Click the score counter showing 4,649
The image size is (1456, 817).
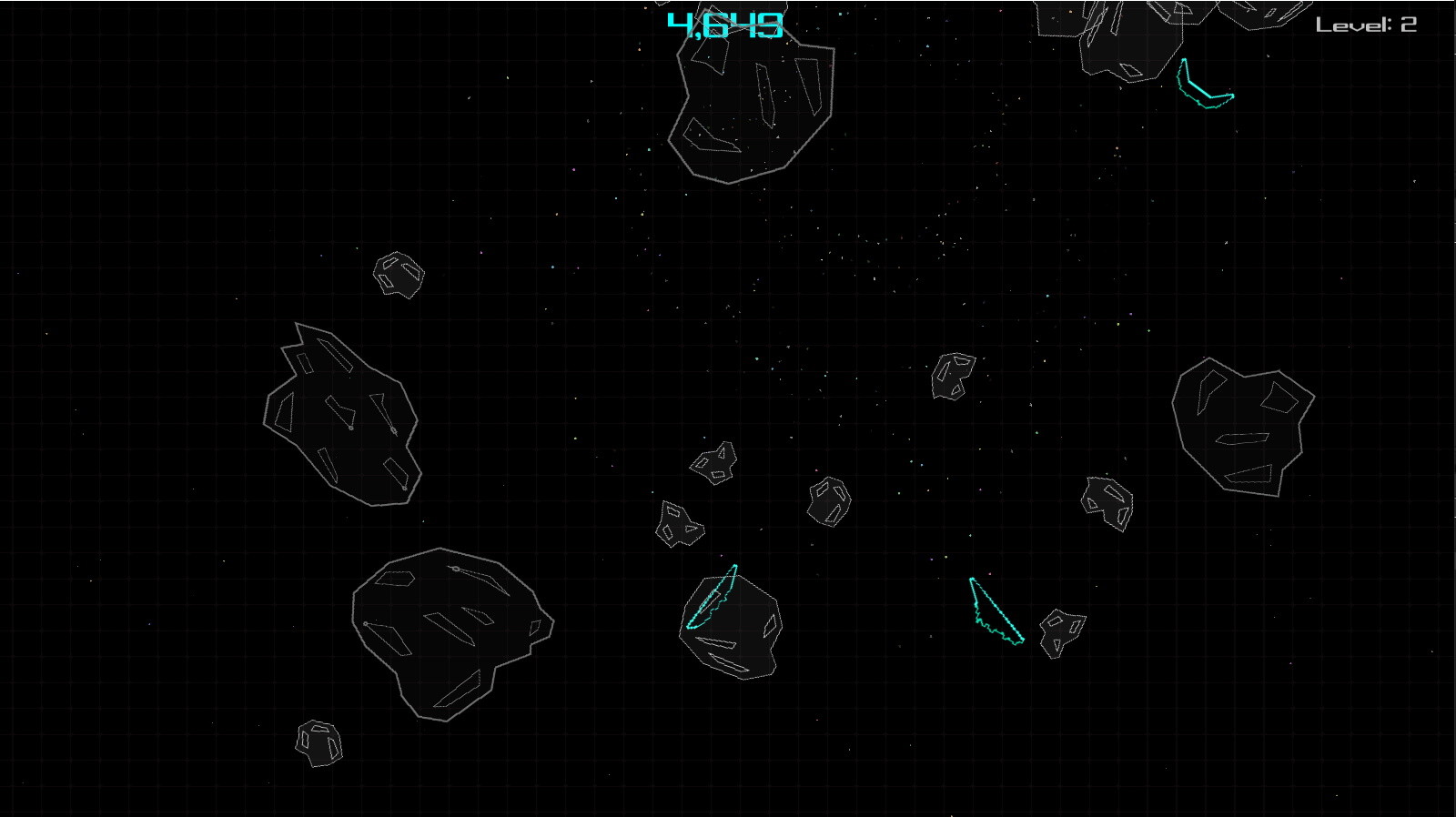click(723, 23)
